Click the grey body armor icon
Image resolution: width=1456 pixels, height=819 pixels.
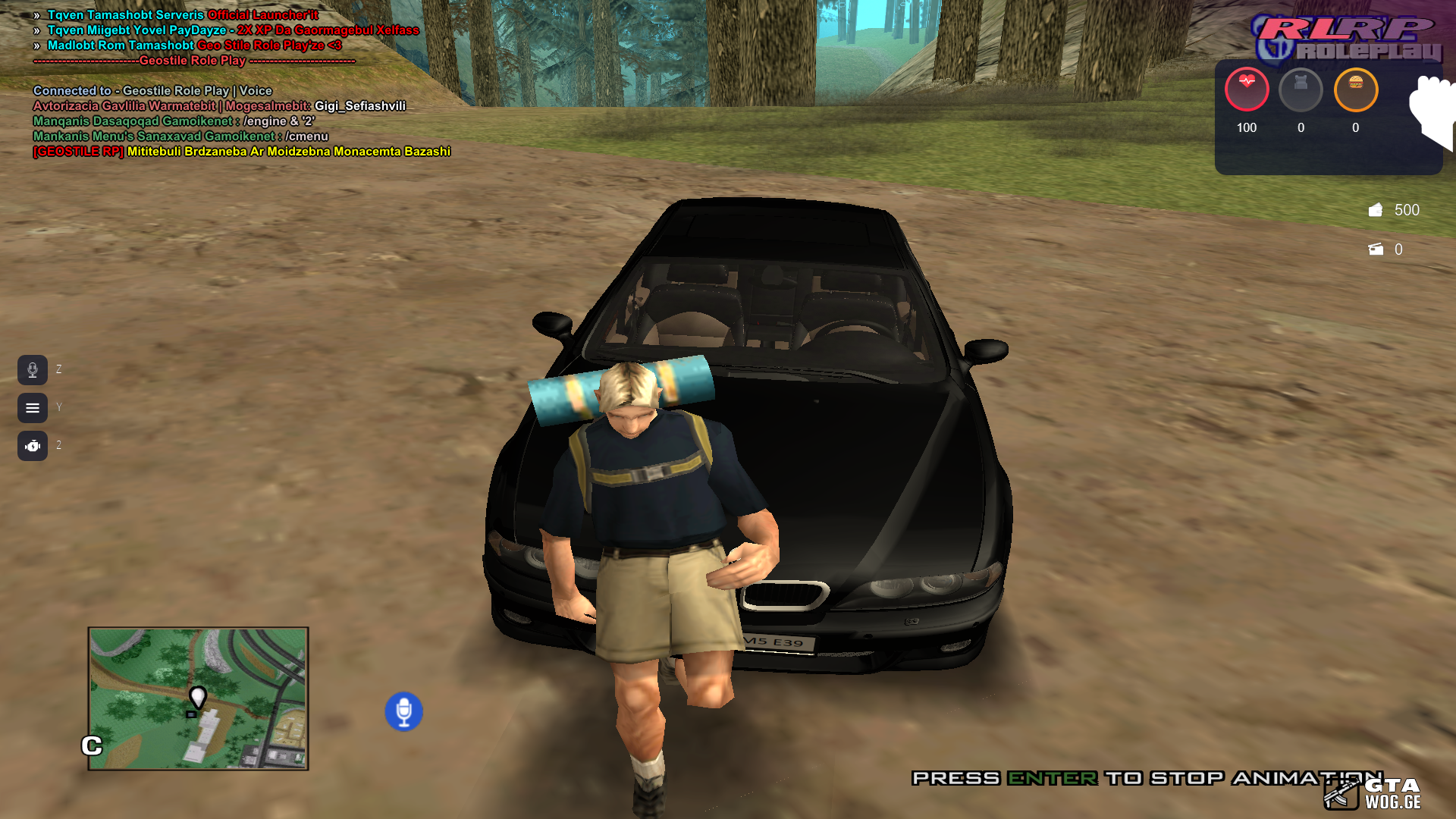1301,89
